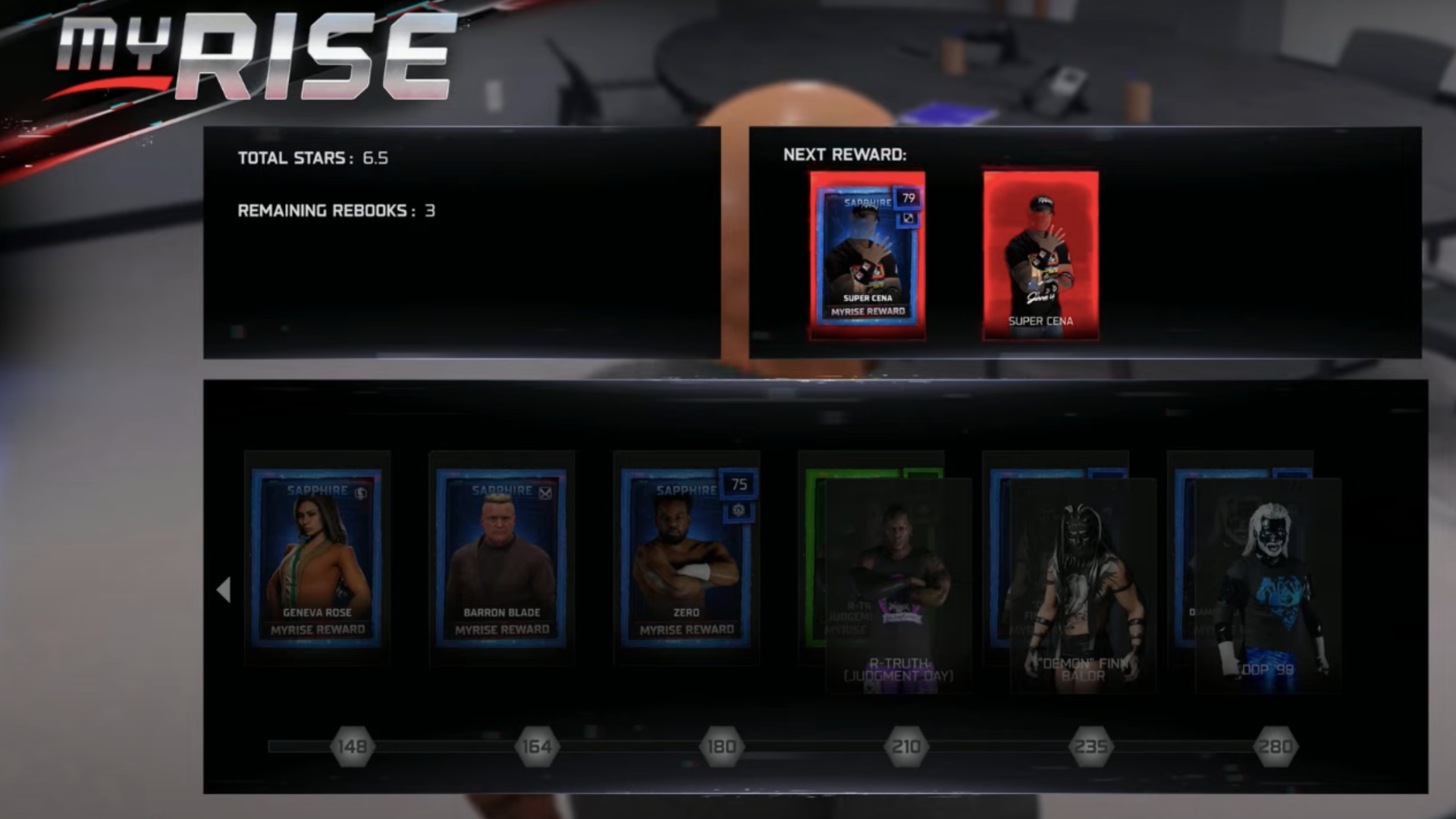The width and height of the screenshot is (1456, 819).
Task: Click the left scroll arrow for rewards
Action: [x=224, y=589]
